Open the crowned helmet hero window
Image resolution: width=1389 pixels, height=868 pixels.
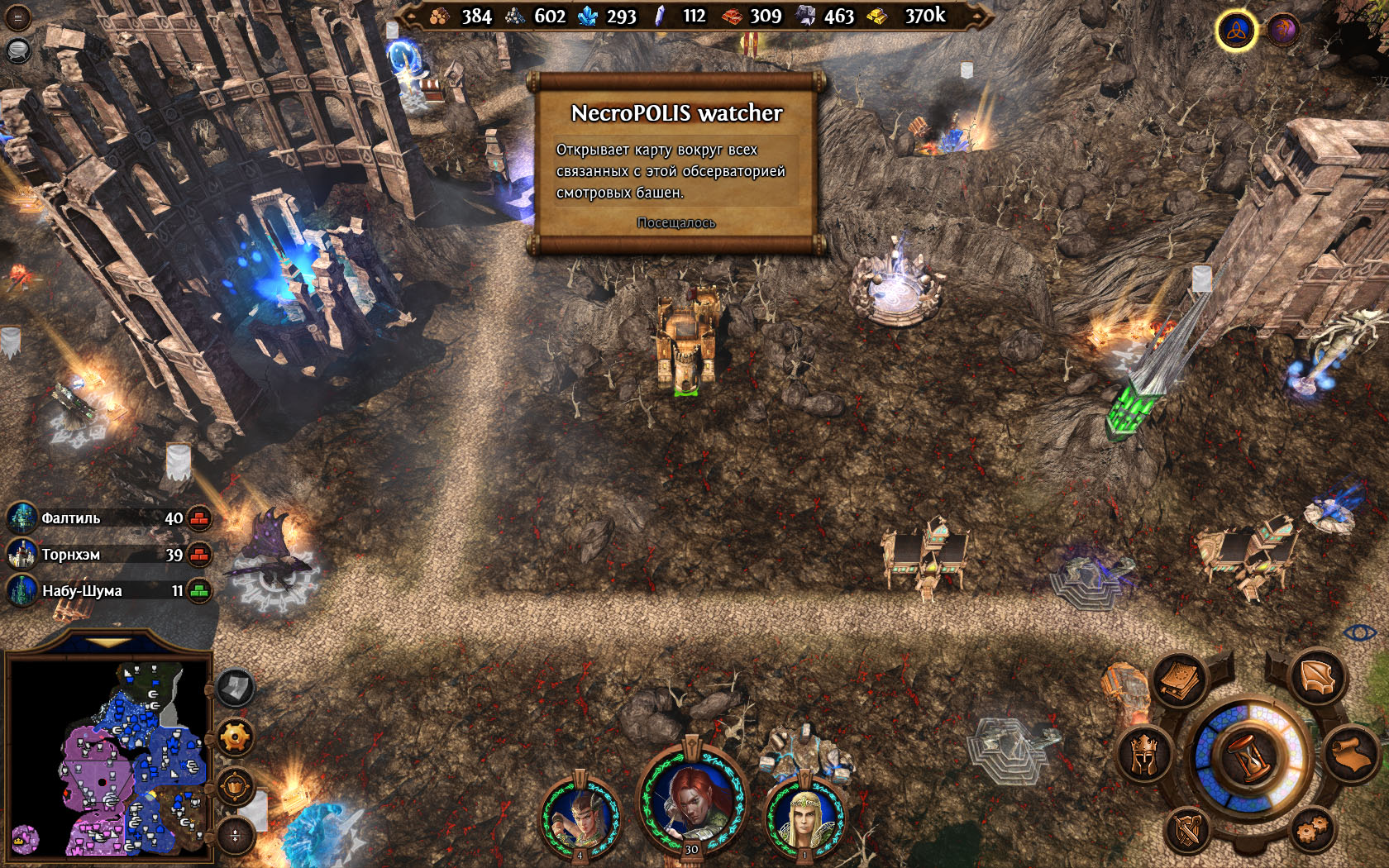click(x=1143, y=753)
